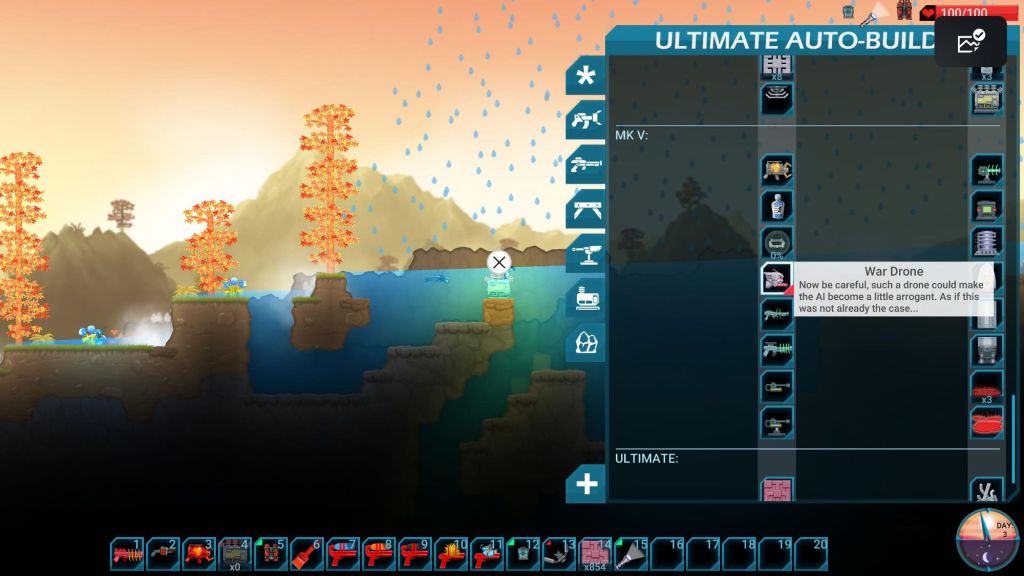Open the weapons category tab with gun icon
1024x576 pixels.
pos(586,164)
